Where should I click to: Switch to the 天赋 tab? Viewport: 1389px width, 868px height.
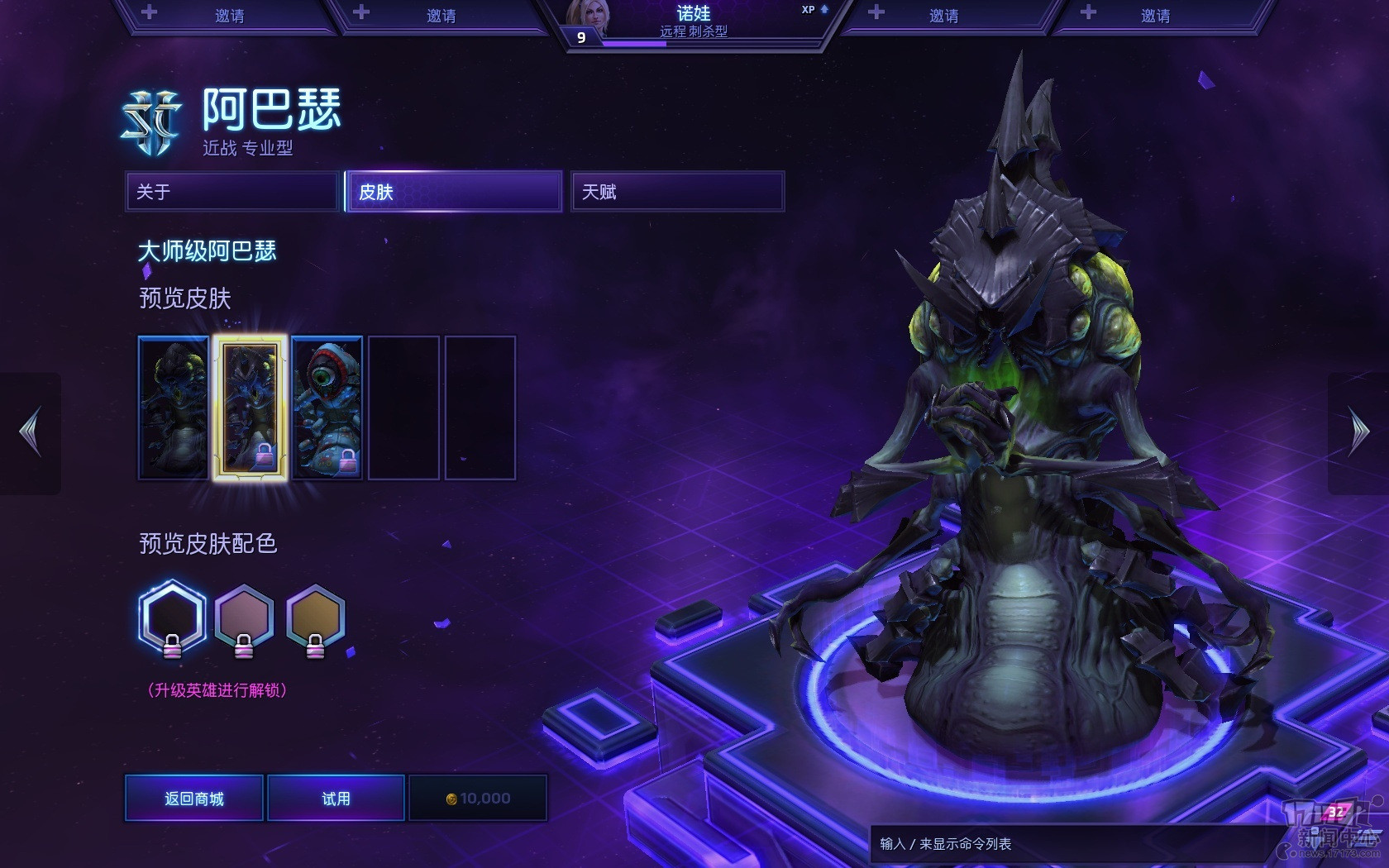[677, 192]
